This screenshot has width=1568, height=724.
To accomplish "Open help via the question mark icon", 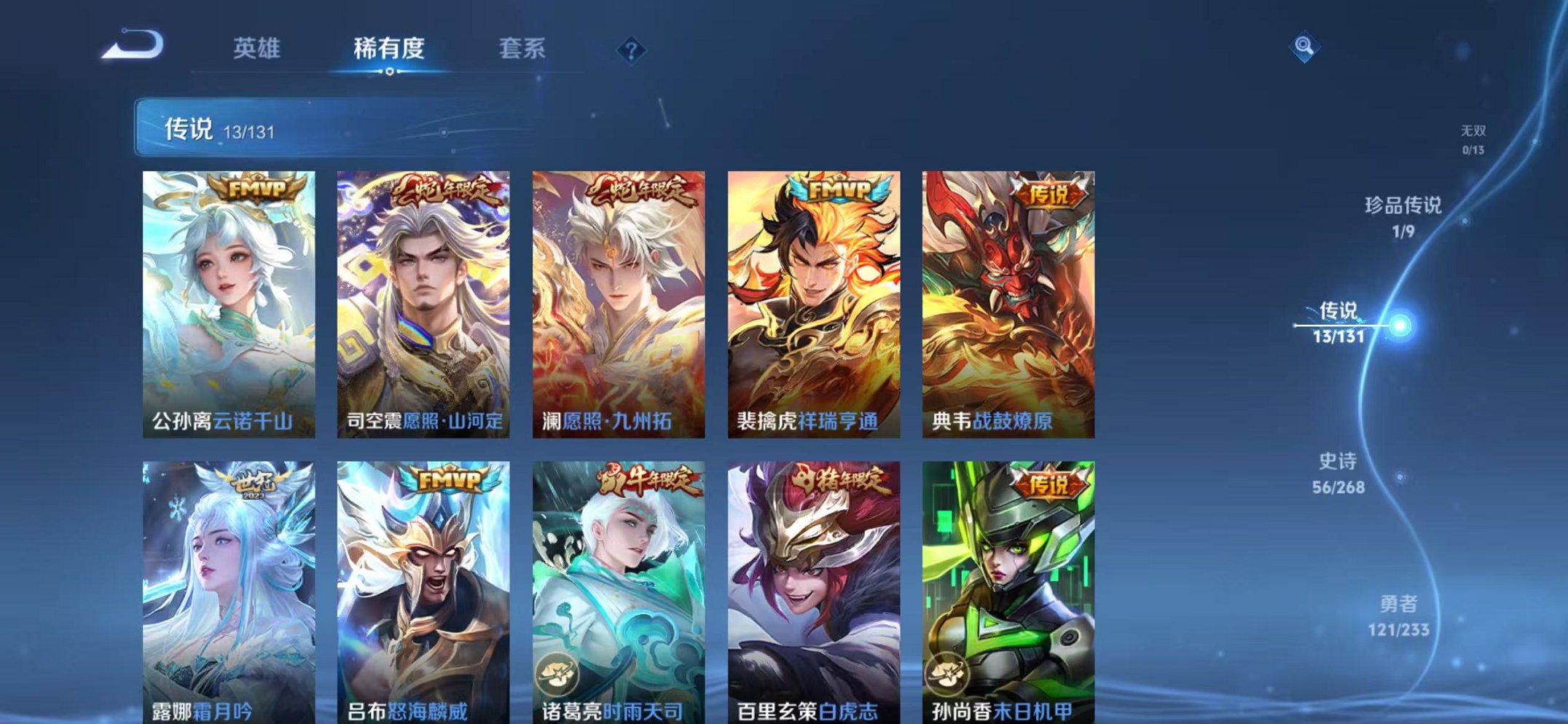I will 631,51.
